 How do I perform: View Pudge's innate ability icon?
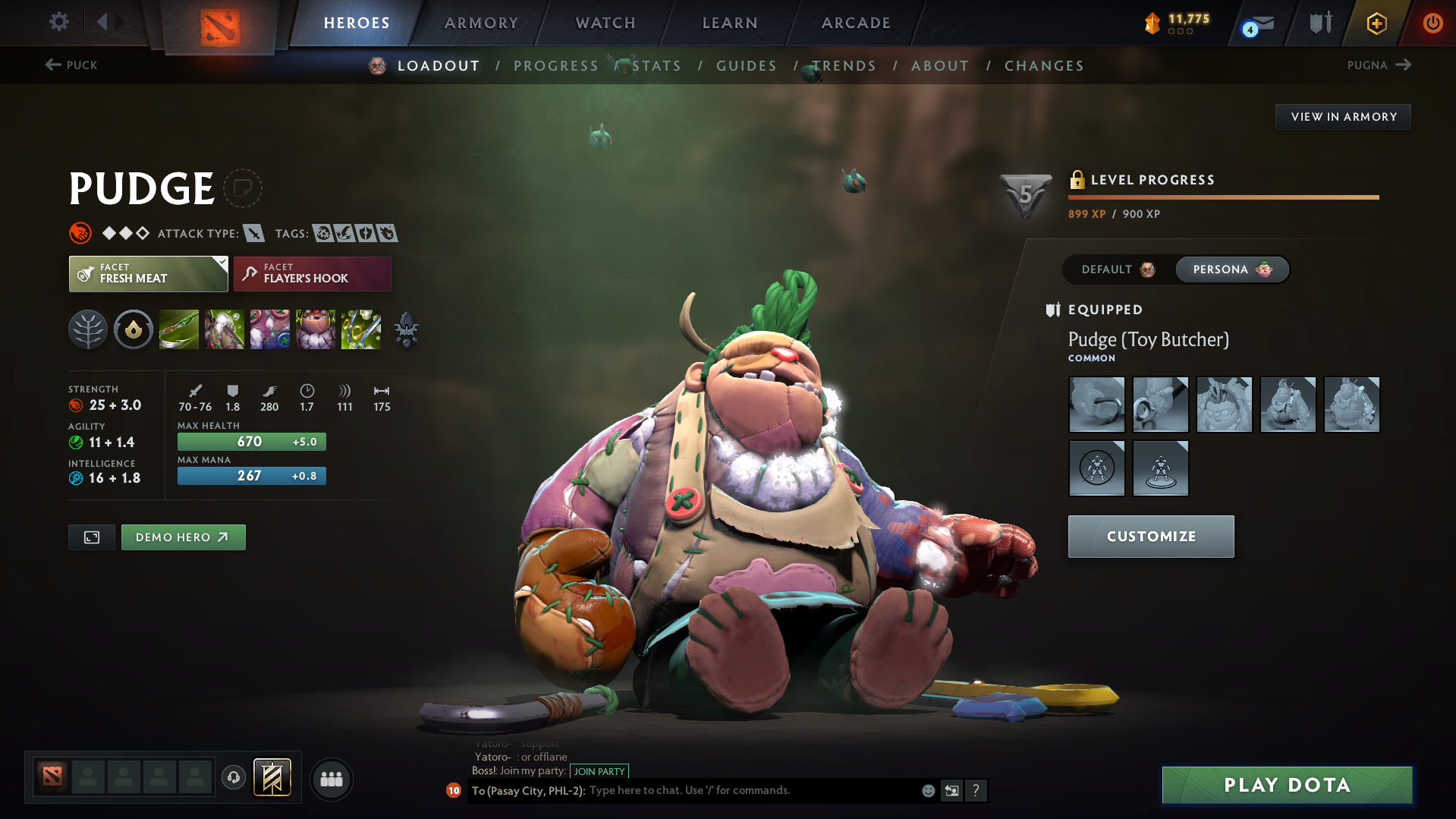[x=134, y=329]
